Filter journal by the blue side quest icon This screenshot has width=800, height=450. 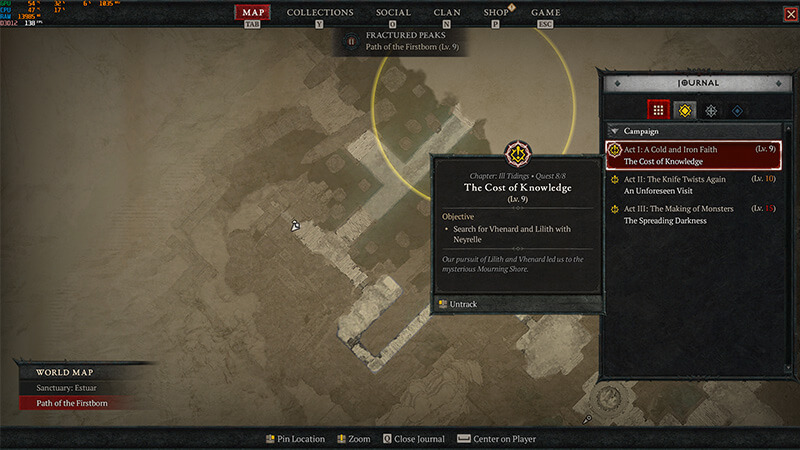(x=737, y=110)
